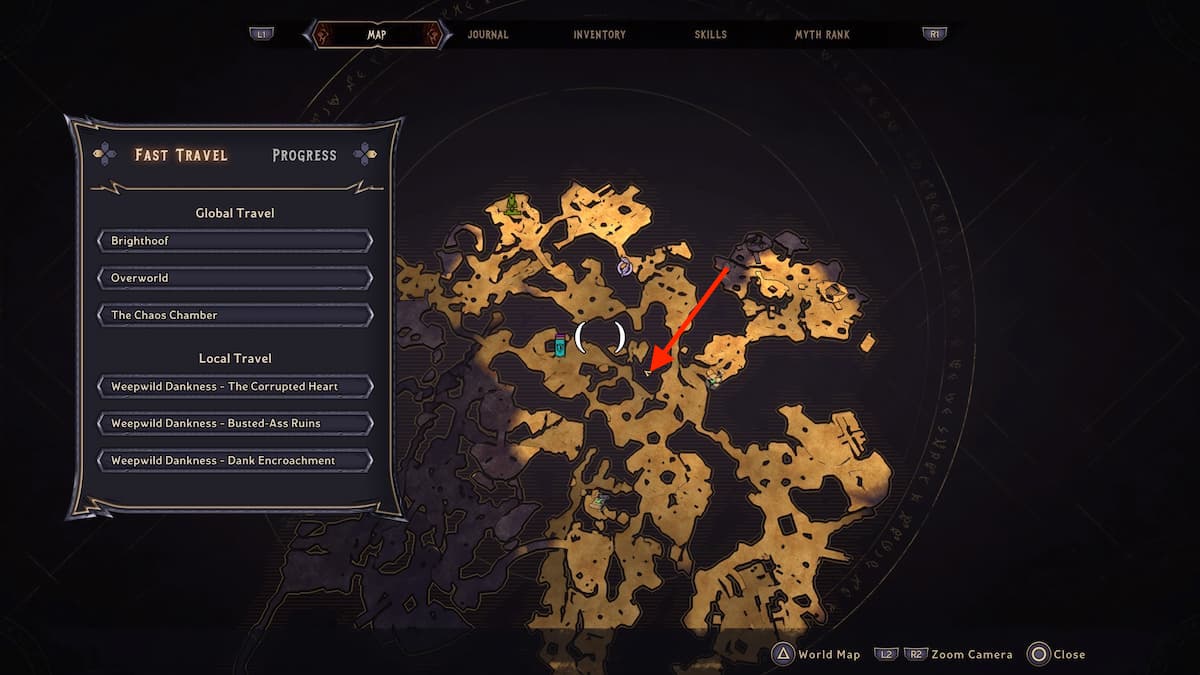
Task: Fast travel to Brighthoof
Action: pos(235,241)
